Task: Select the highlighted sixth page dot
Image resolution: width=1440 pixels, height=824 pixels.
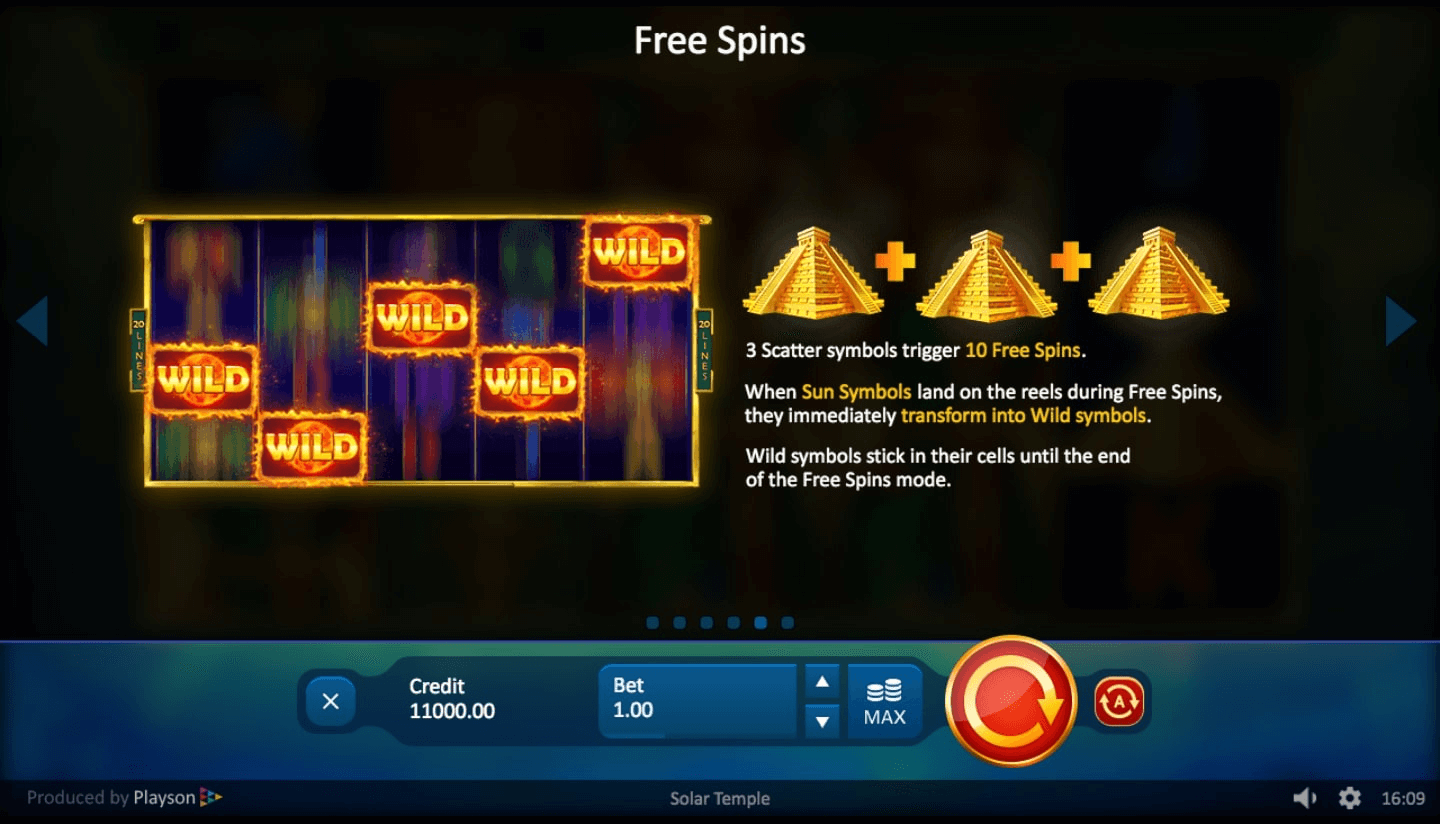Action: pos(760,622)
